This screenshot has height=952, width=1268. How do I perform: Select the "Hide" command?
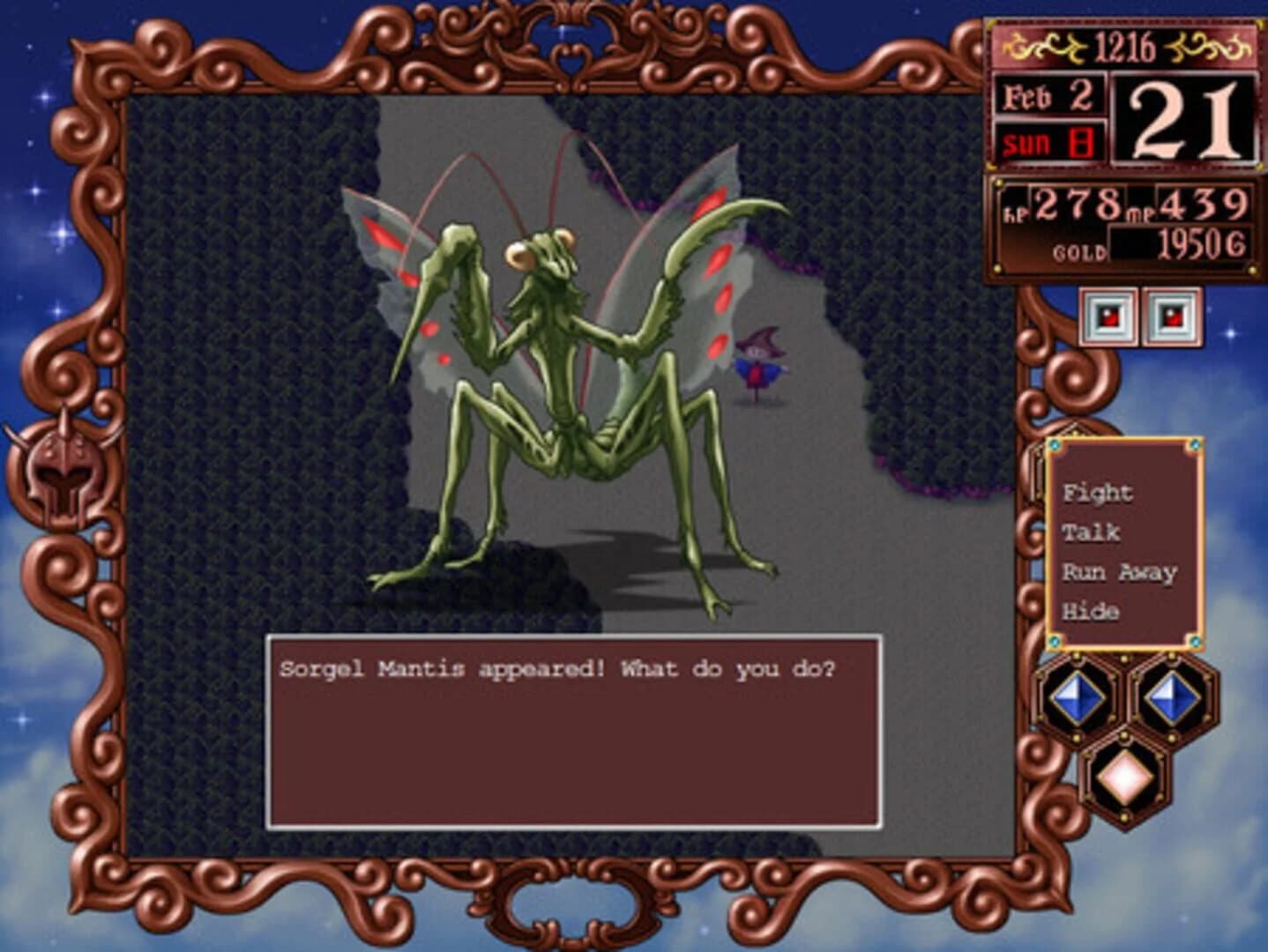click(x=1092, y=610)
